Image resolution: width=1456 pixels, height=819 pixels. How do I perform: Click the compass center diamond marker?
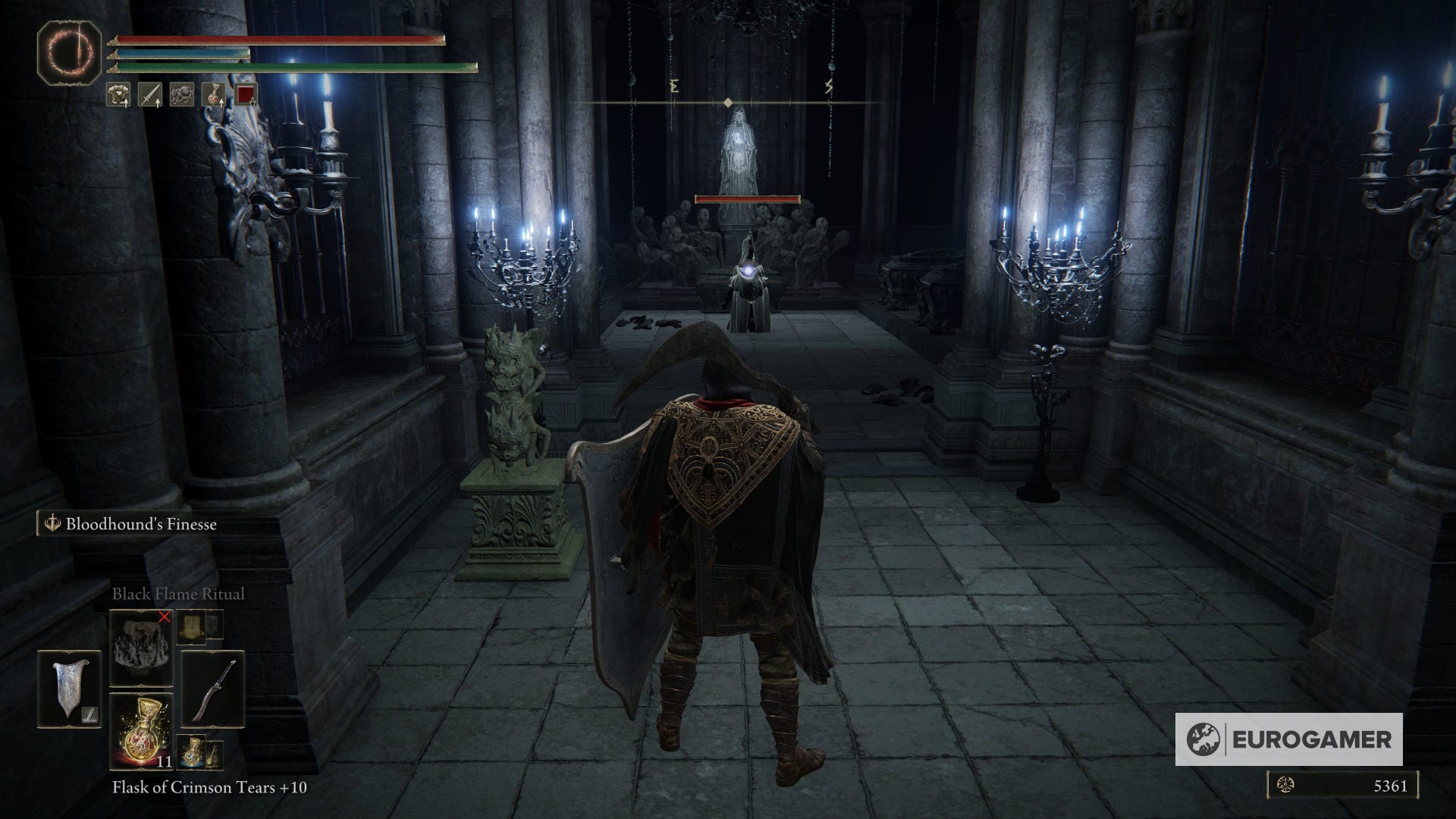click(728, 102)
